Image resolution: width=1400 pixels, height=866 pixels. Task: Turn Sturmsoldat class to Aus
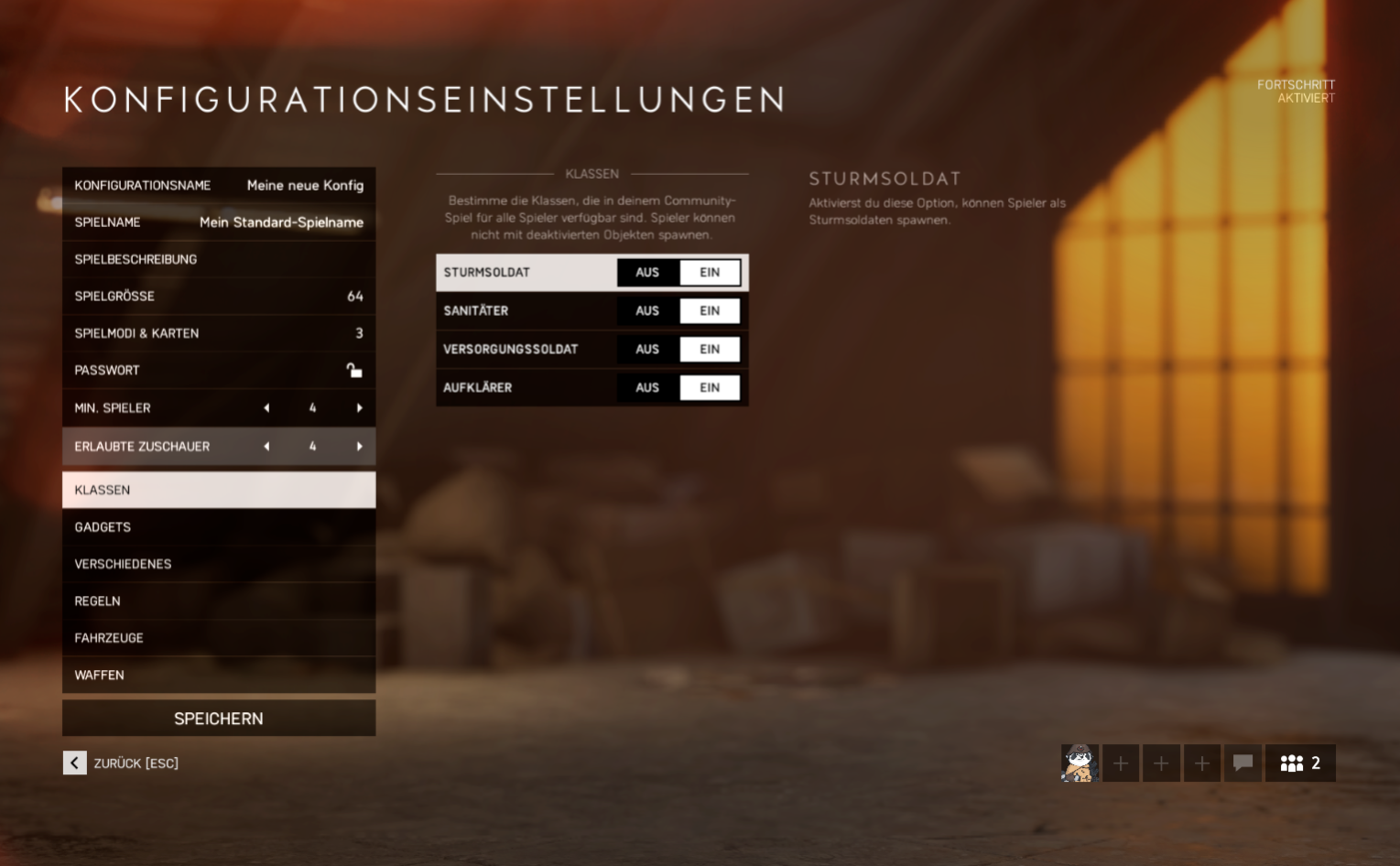(647, 273)
